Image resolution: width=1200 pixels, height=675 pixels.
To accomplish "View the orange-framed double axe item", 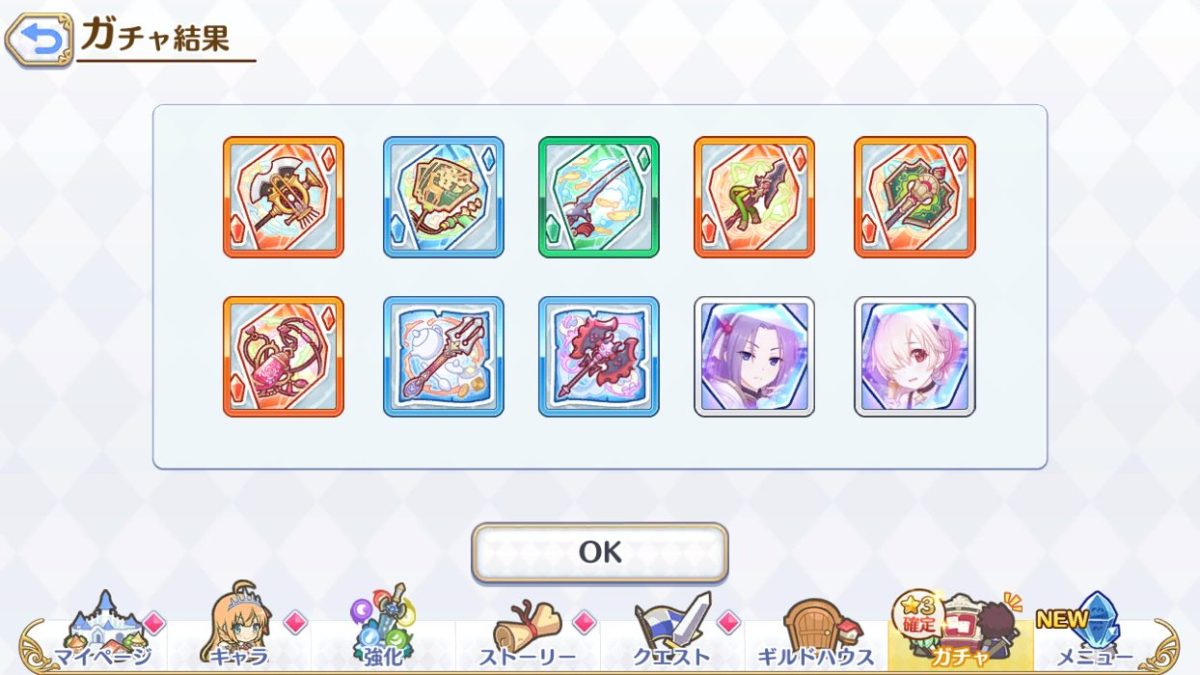I will click(283, 197).
